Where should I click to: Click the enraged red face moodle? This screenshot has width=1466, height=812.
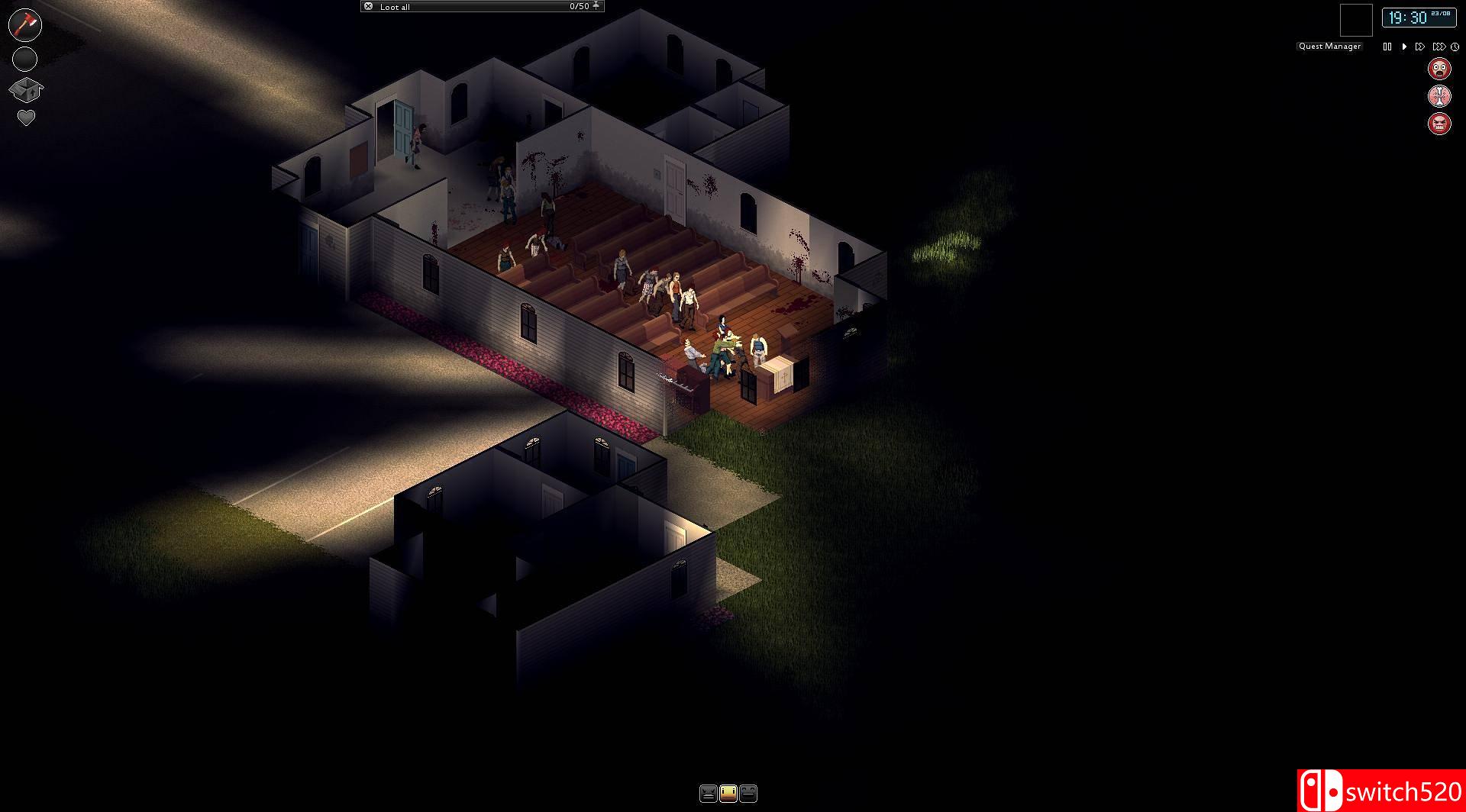(1439, 122)
